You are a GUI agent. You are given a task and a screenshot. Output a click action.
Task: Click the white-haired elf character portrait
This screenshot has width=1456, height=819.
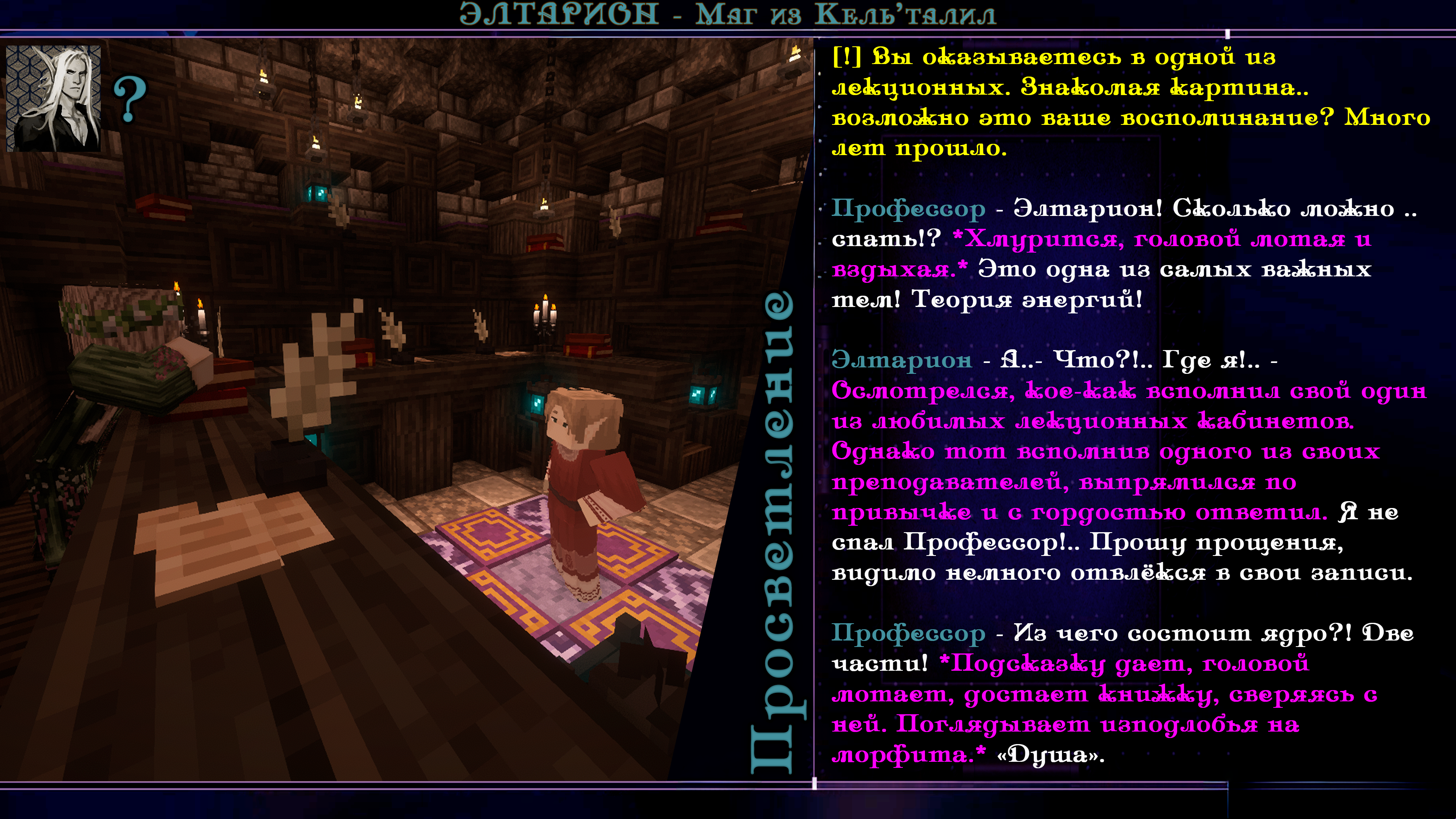(54, 98)
